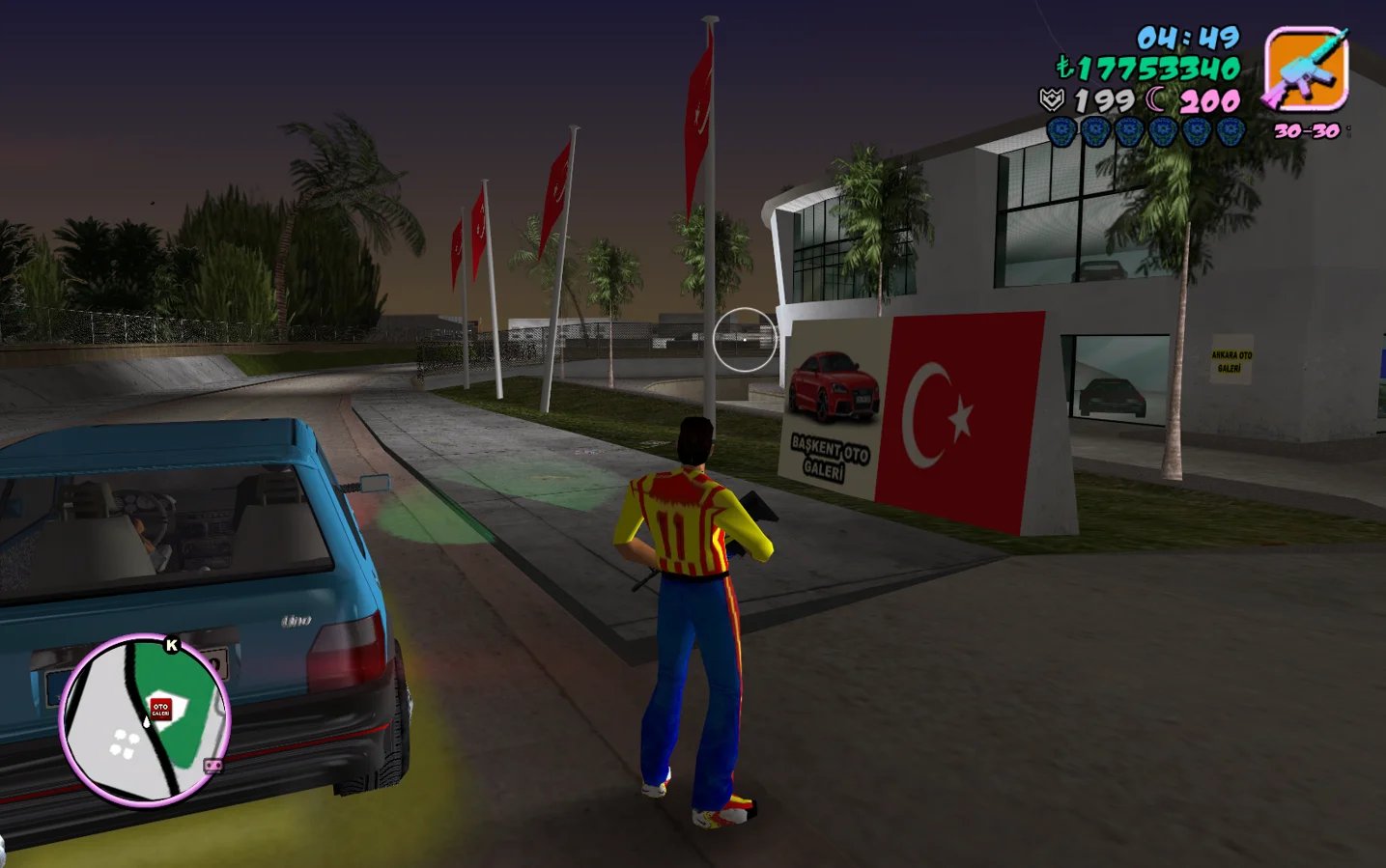Open the circular minimap radar

(x=145, y=720)
